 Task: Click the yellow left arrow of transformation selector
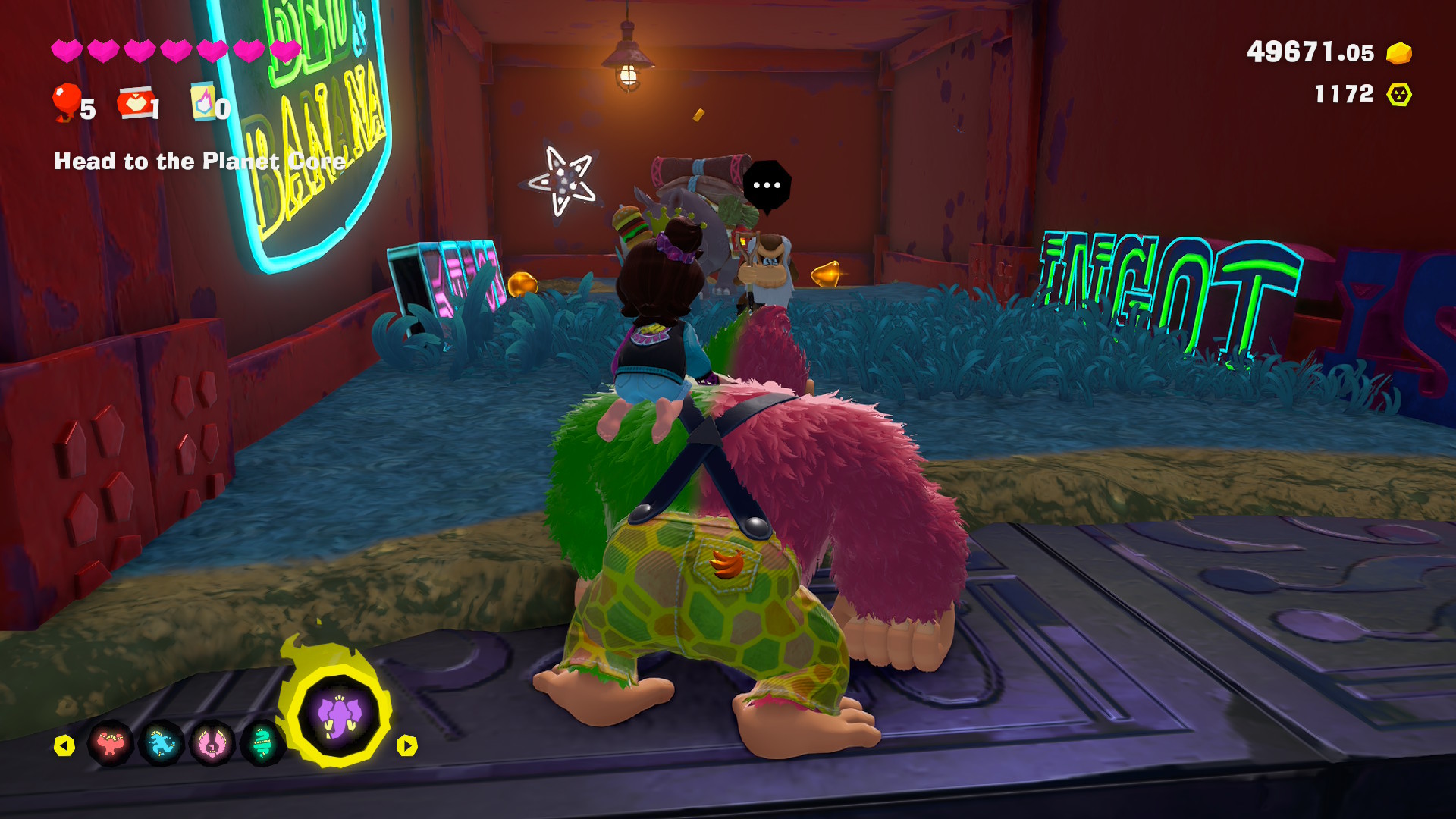[64, 746]
